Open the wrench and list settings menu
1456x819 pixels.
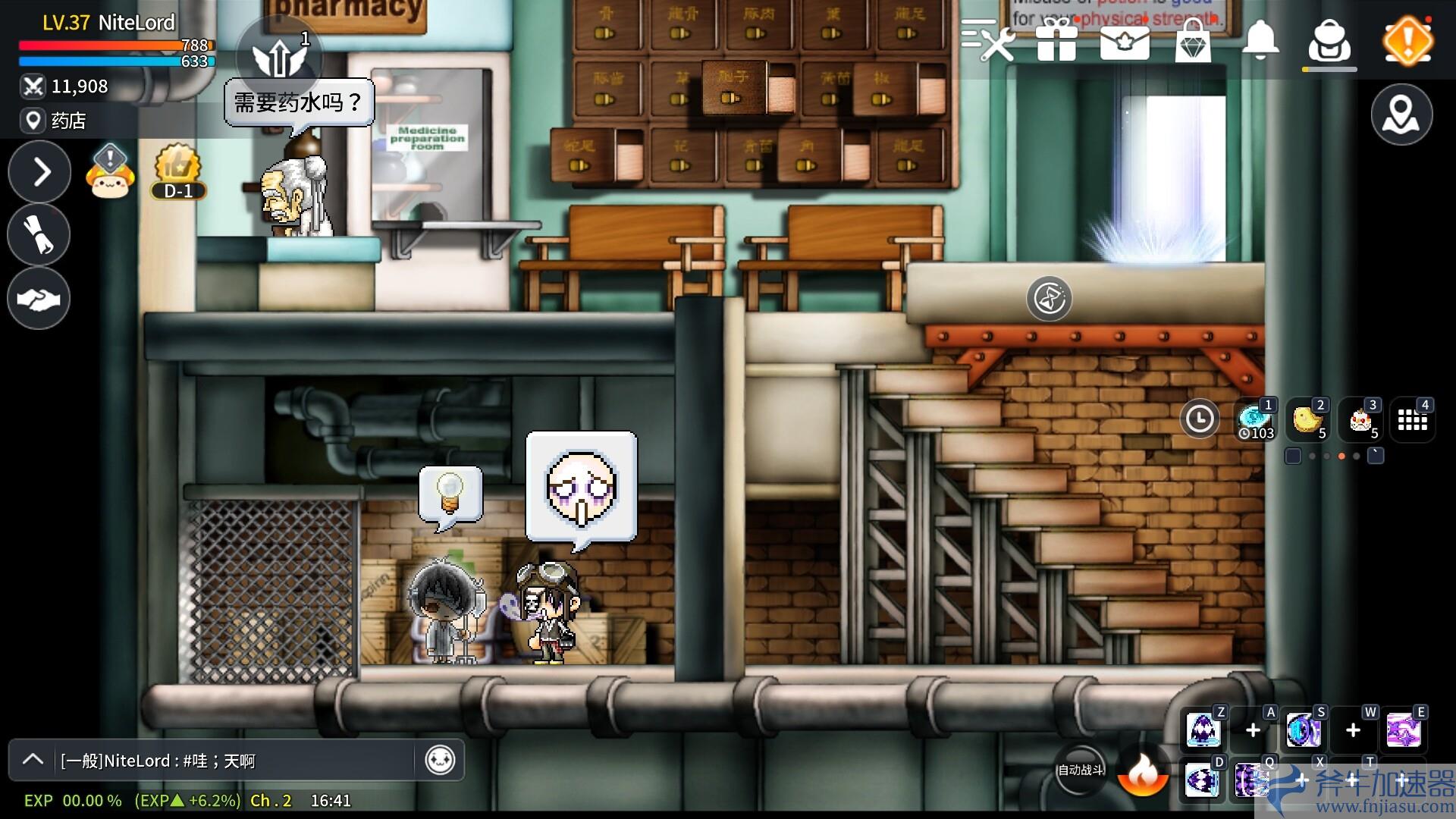[988, 40]
